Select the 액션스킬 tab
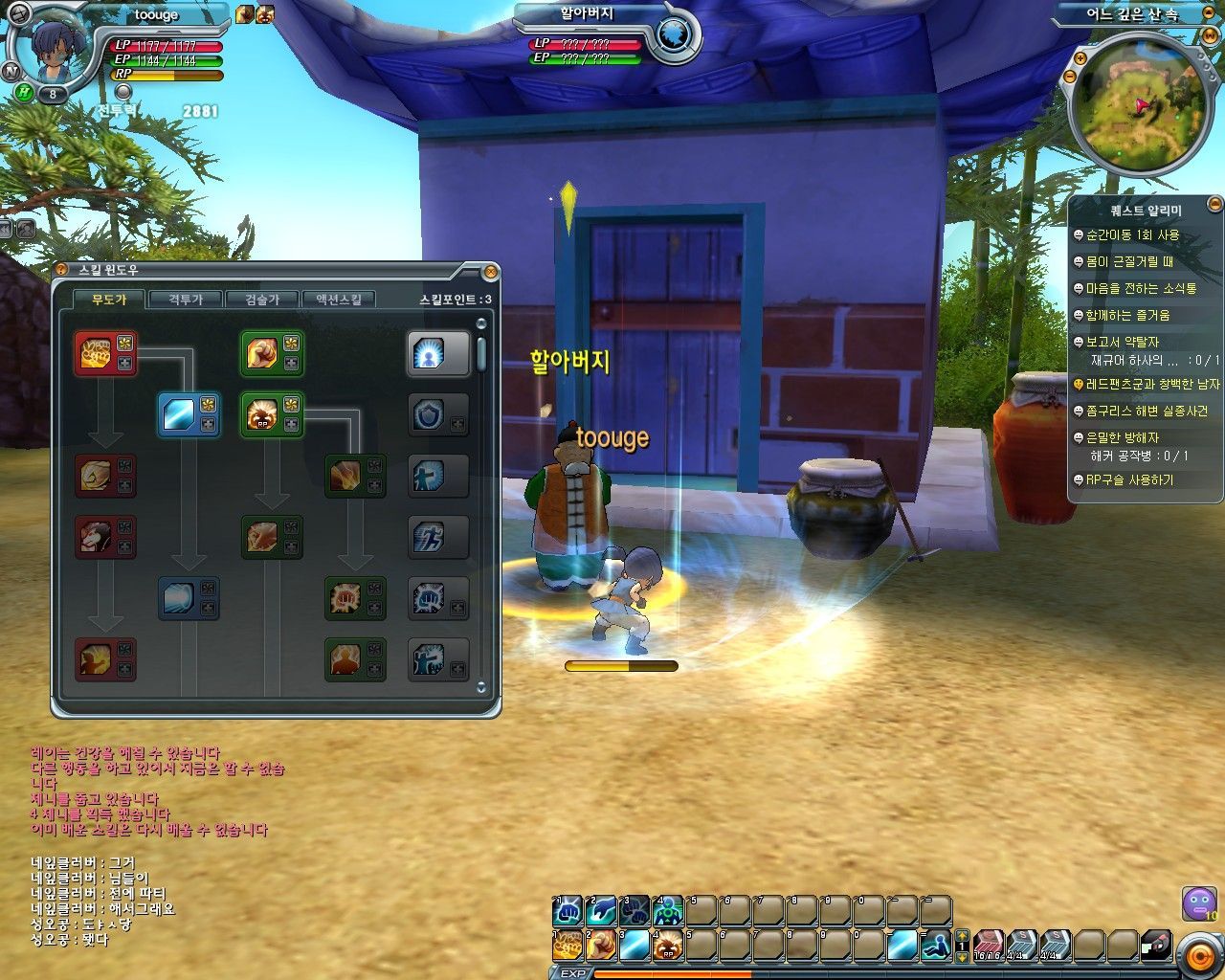1225x980 pixels. click(338, 300)
